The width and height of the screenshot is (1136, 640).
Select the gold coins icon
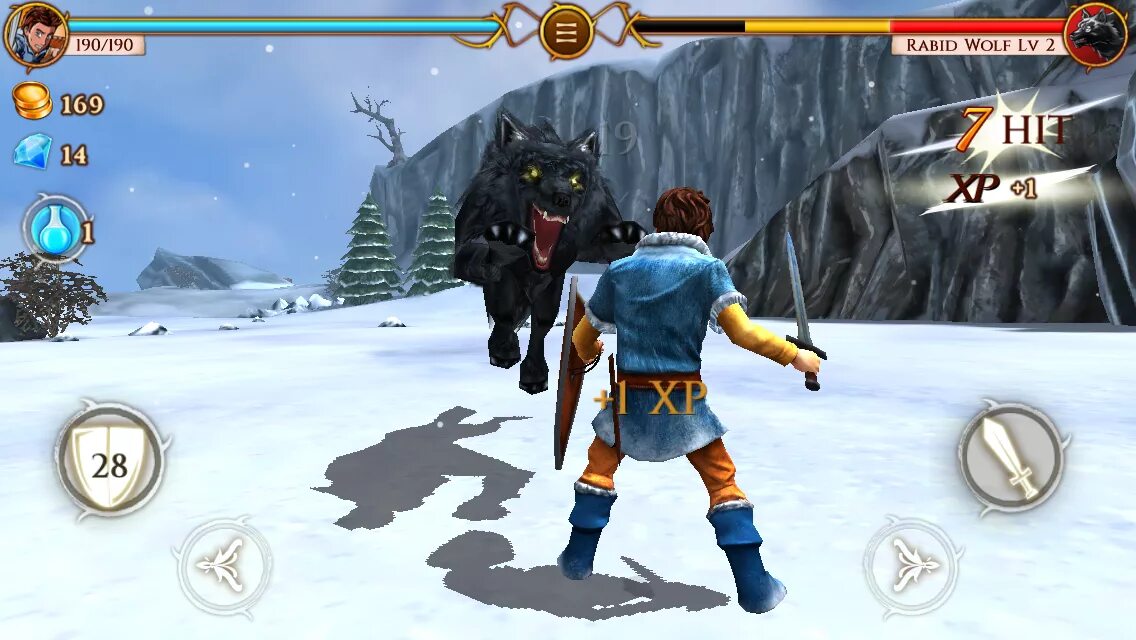click(33, 103)
